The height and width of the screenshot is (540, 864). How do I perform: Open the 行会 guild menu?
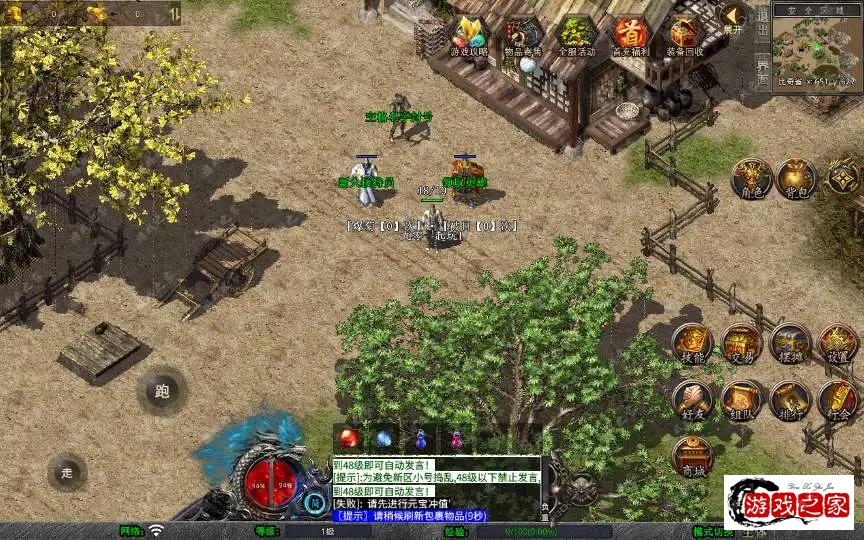tap(838, 400)
